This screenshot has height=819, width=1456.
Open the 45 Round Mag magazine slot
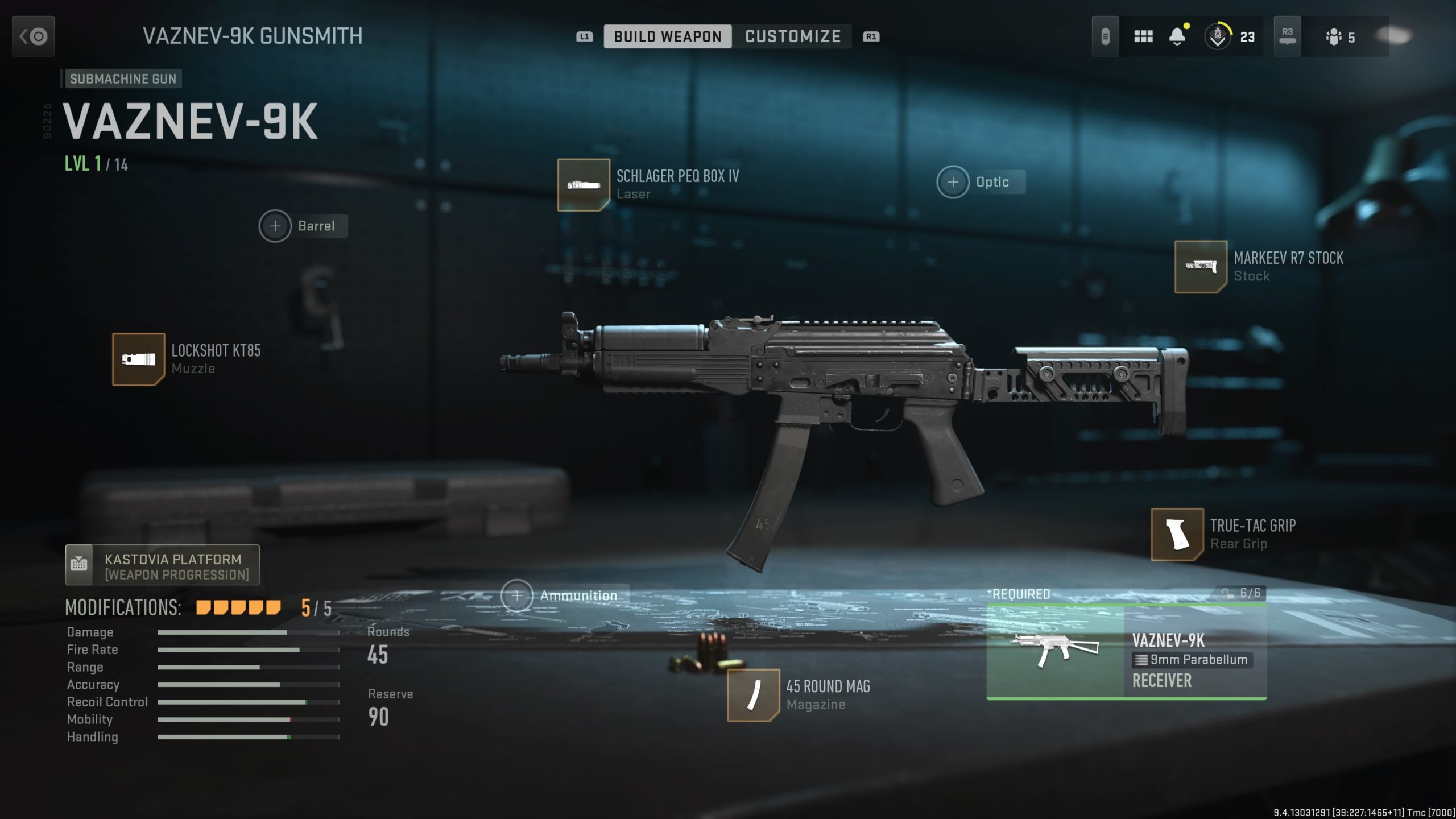click(755, 695)
